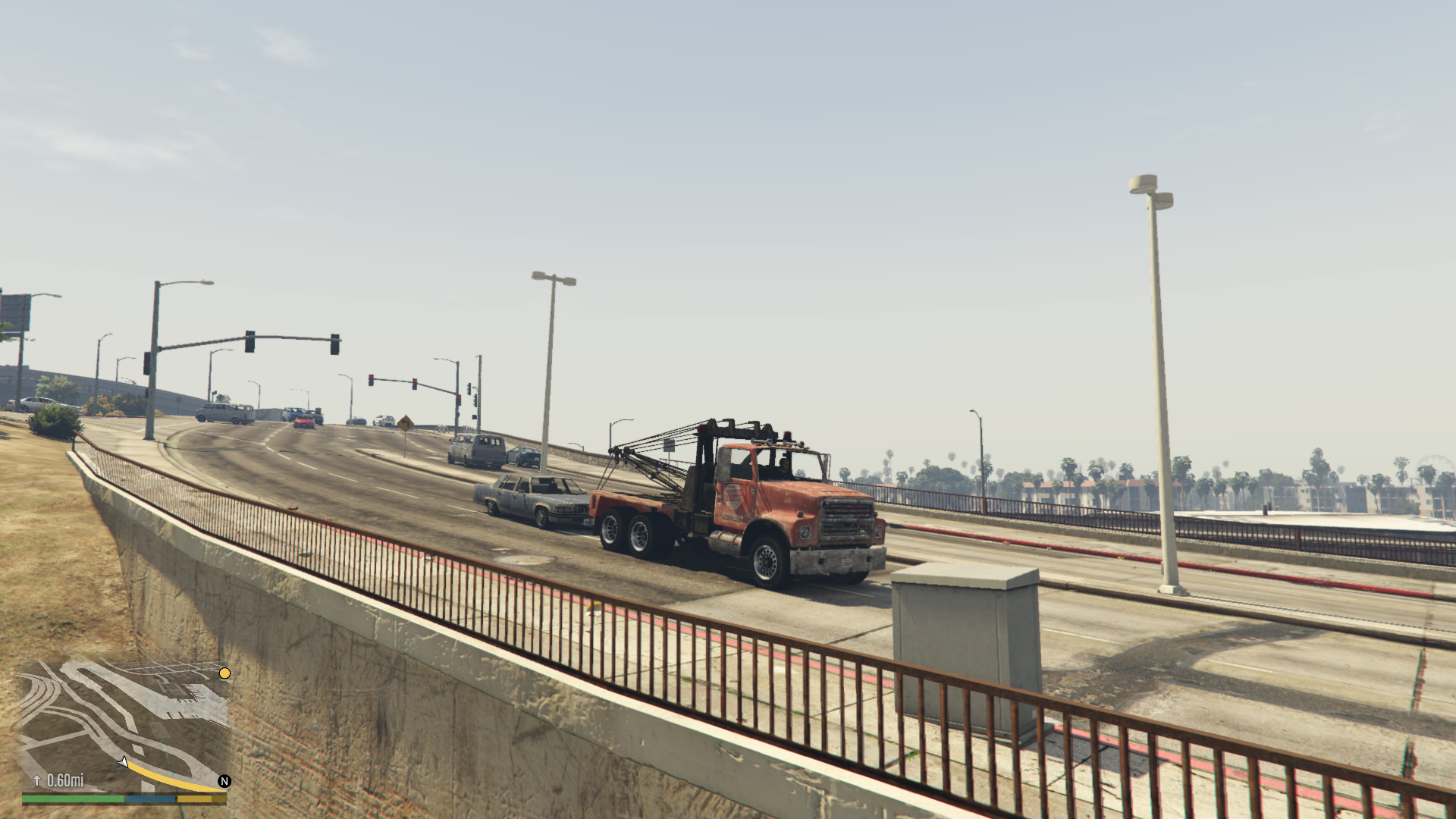Select the white player arrow on the minimap
The image size is (1456, 819).
(123, 762)
